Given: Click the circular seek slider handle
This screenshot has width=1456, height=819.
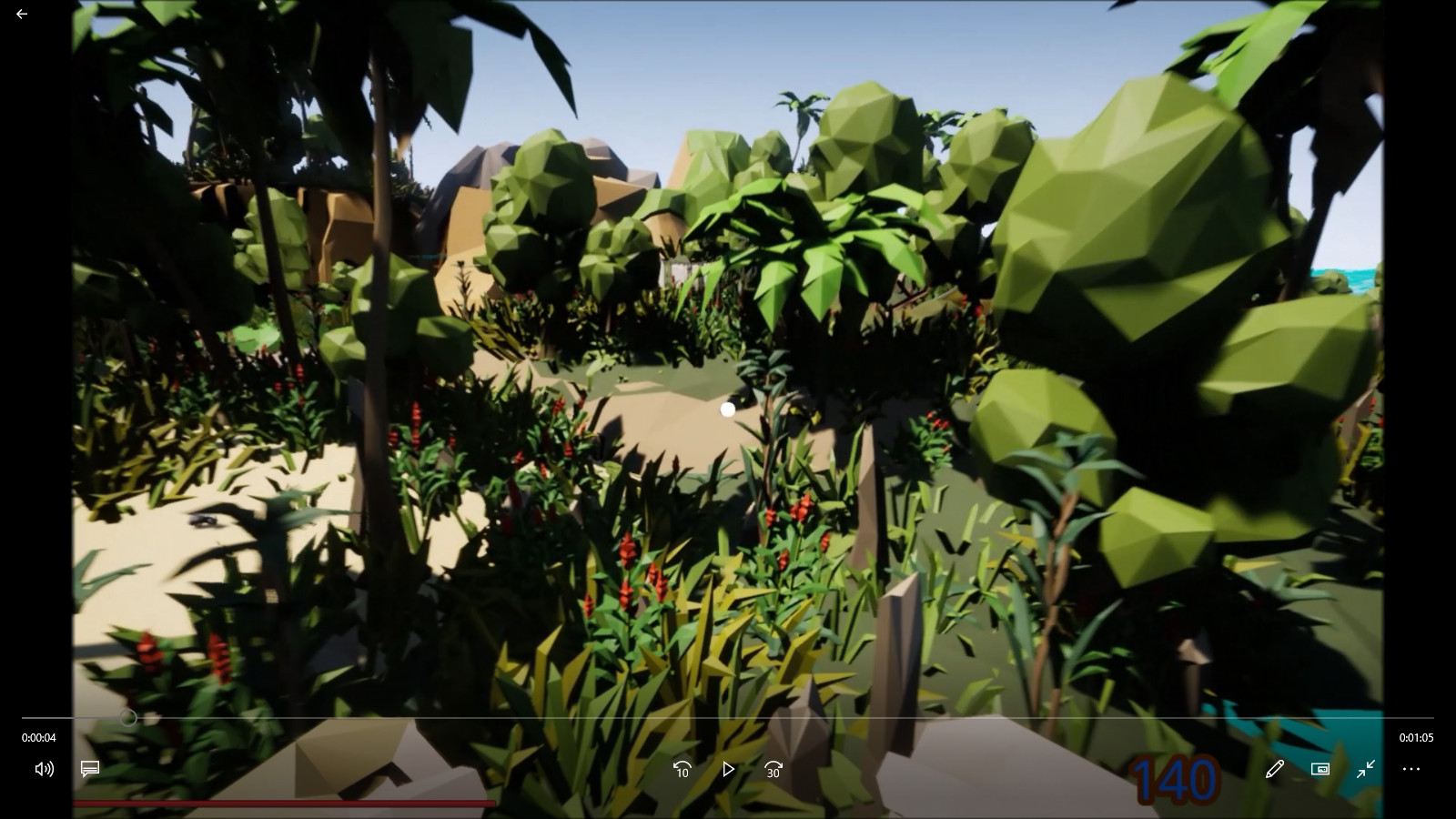Looking at the screenshot, I should click(x=128, y=718).
